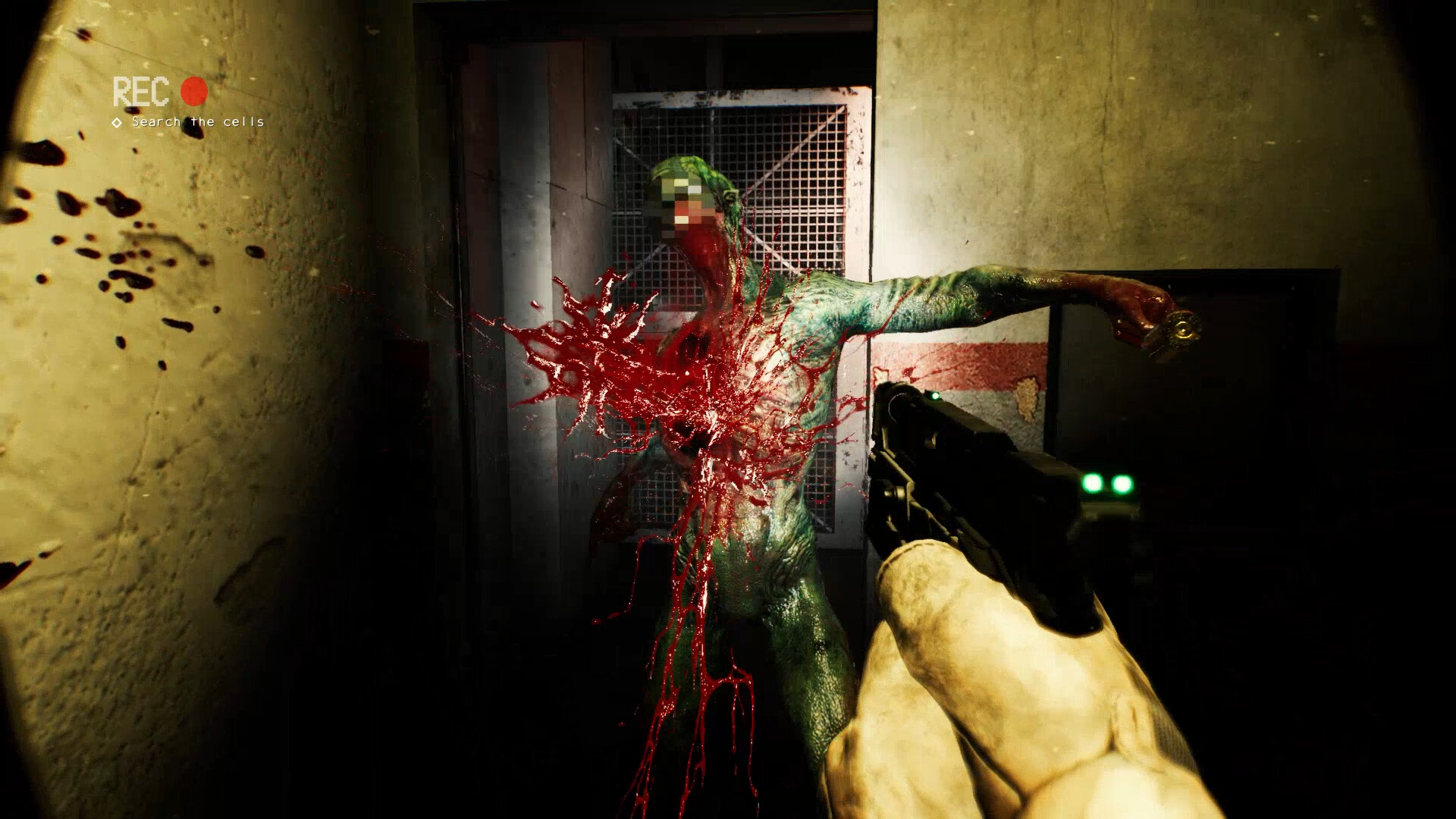Expand the 'Search the cells' objective entry
This screenshot has height=819, width=1456.
pyautogui.click(x=197, y=121)
